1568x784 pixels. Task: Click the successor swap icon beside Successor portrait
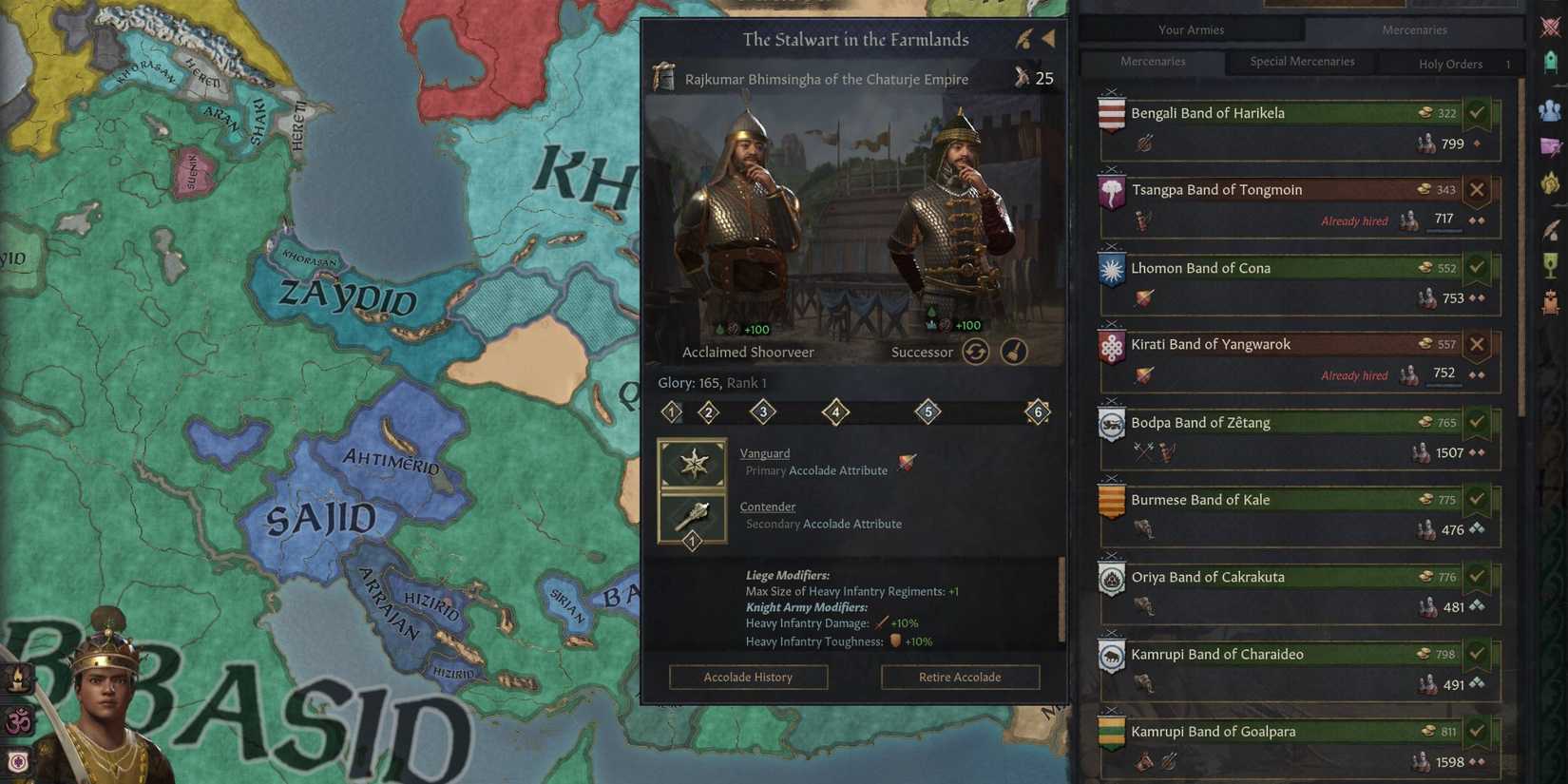click(976, 351)
